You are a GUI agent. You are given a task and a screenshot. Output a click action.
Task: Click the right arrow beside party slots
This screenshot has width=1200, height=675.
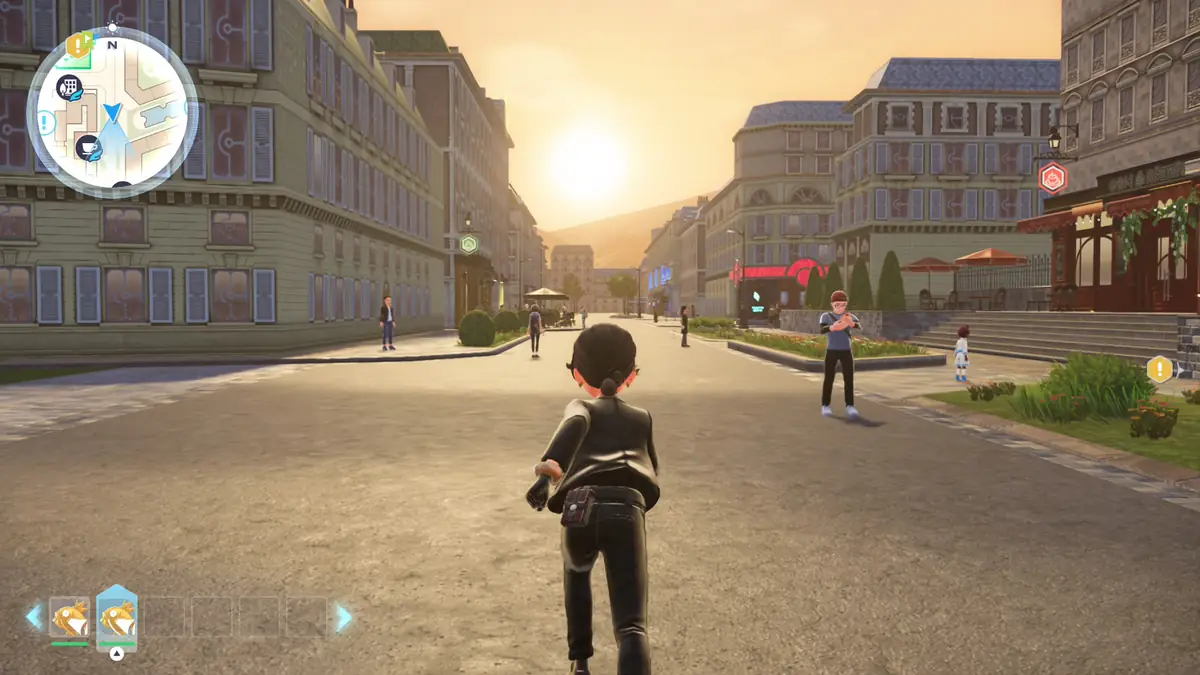point(343,617)
